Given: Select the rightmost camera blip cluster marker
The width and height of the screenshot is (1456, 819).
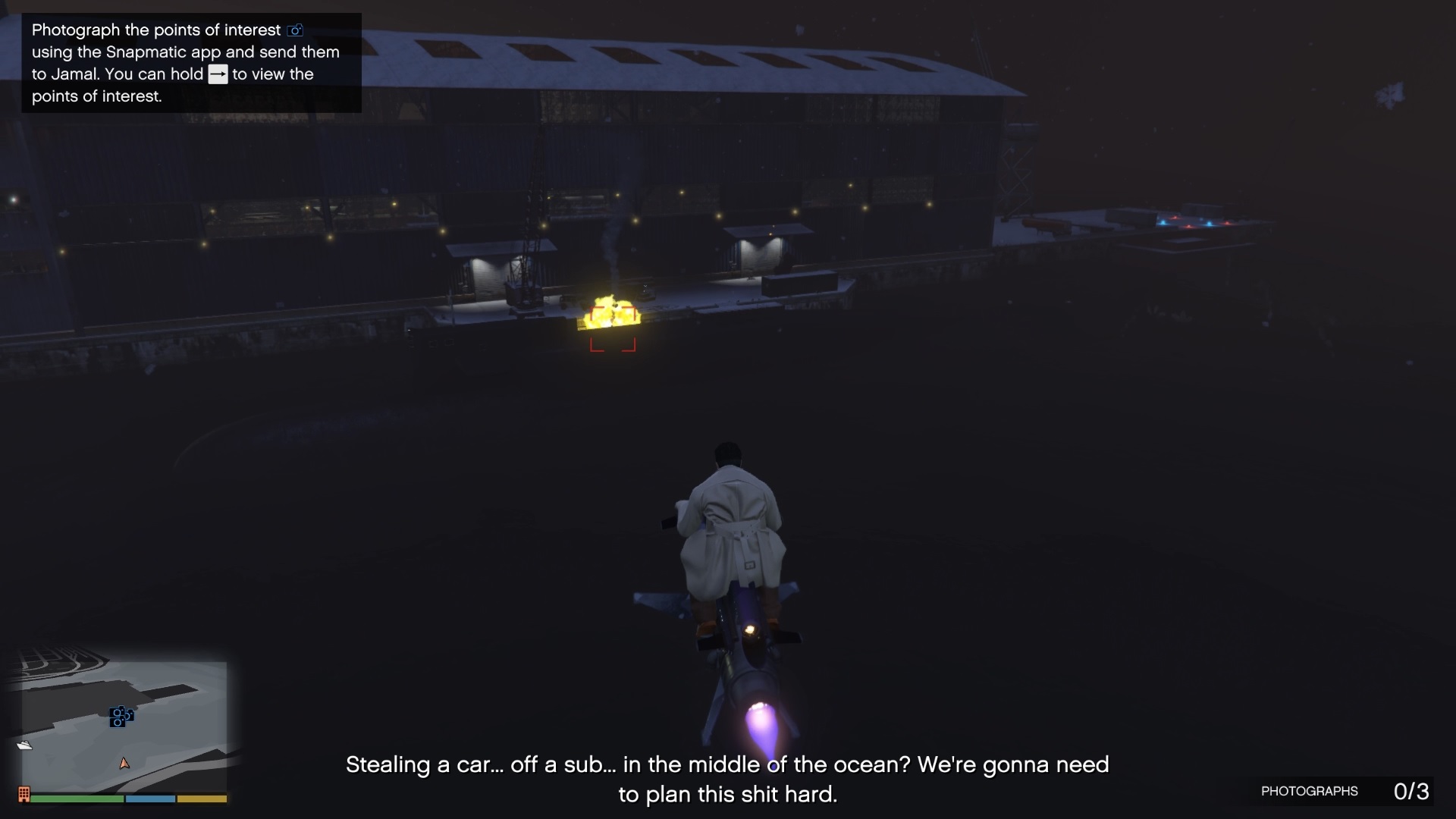Looking at the screenshot, I should (130, 717).
